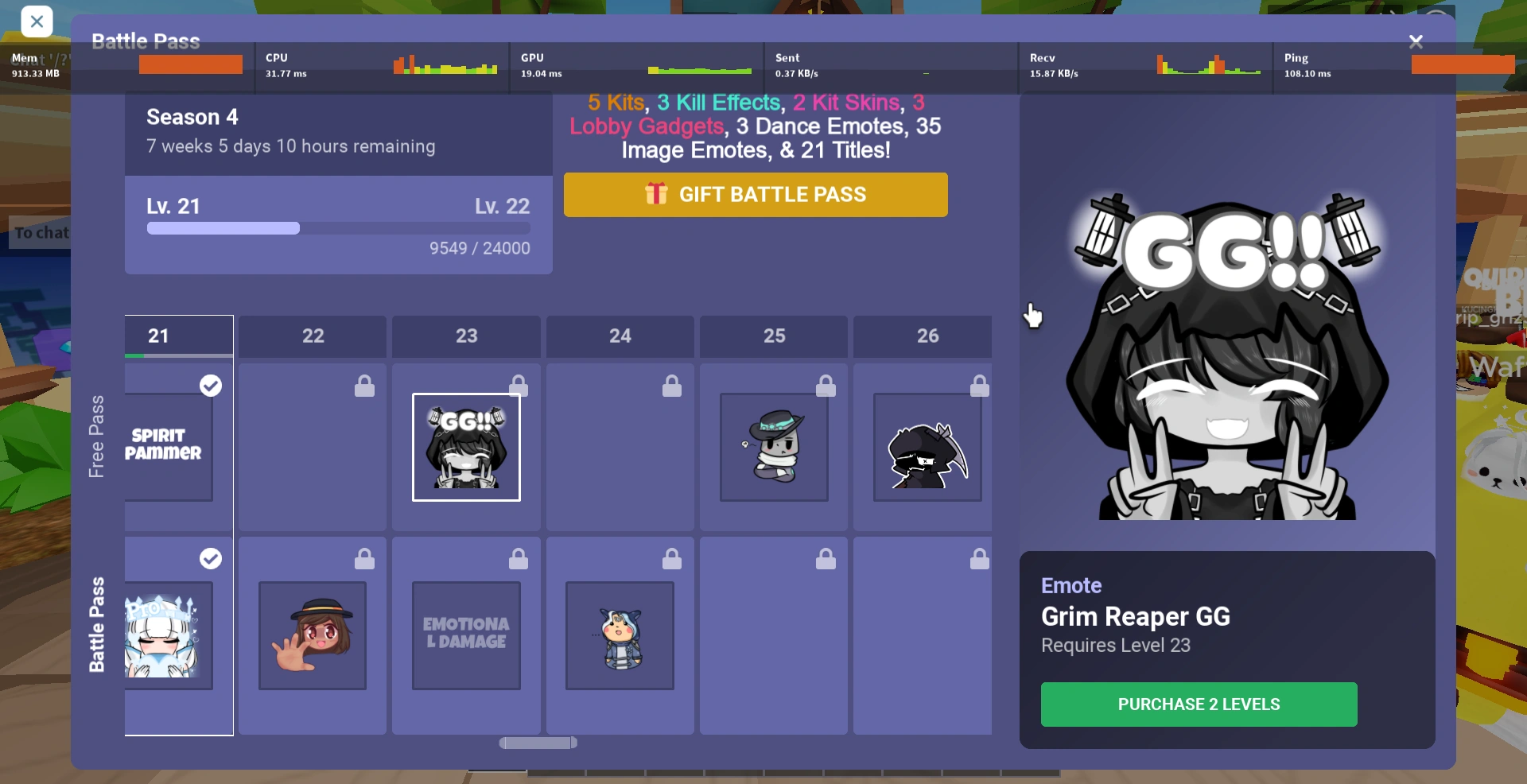The width and height of the screenshot is (1527, 784).
Task: Click the red X button at top-left
Action: (x=37, y=21)
